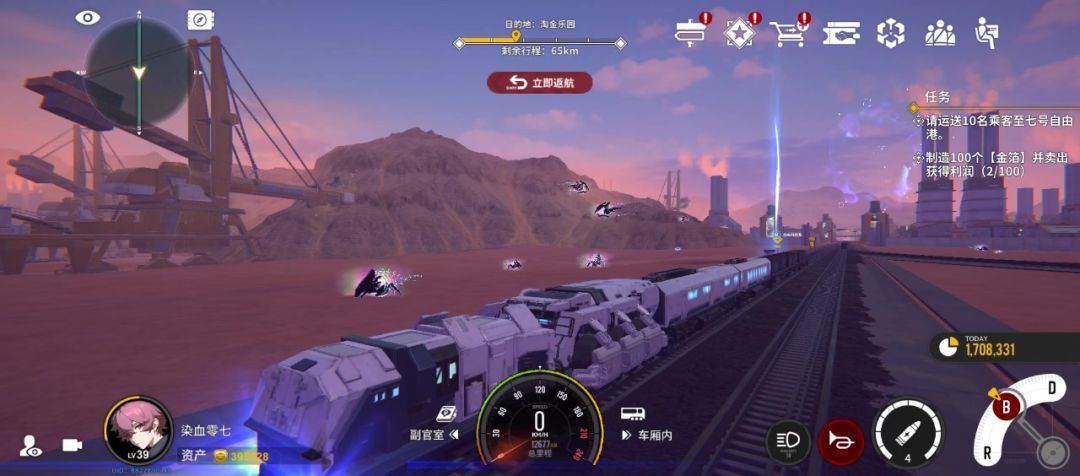1080x476 pixels.
Task: Click the 立即返航 return button
Action: click(x=539, y=82)
